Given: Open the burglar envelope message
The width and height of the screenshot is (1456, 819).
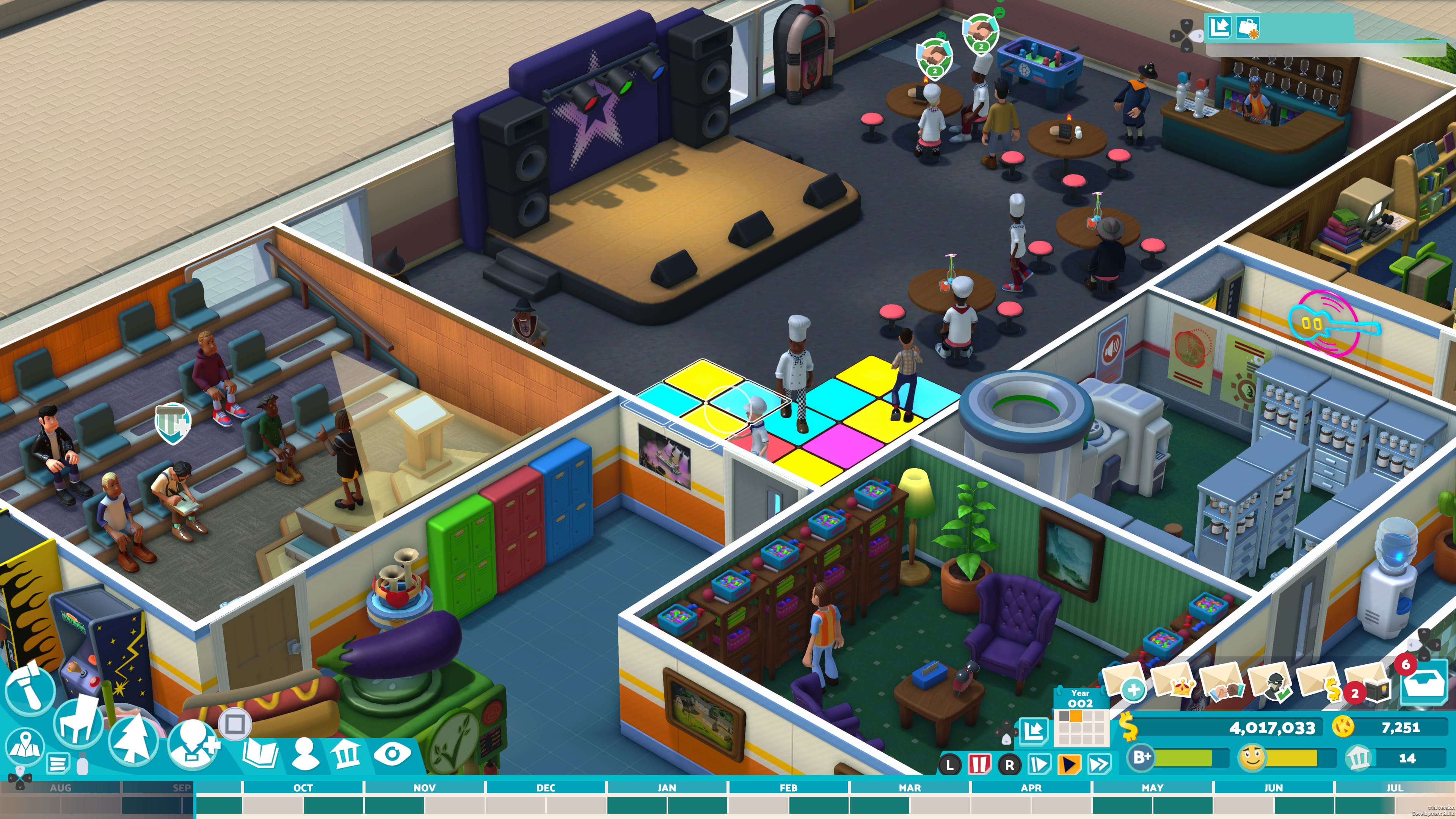Looking at the screenshot, I should (1269, 683).
